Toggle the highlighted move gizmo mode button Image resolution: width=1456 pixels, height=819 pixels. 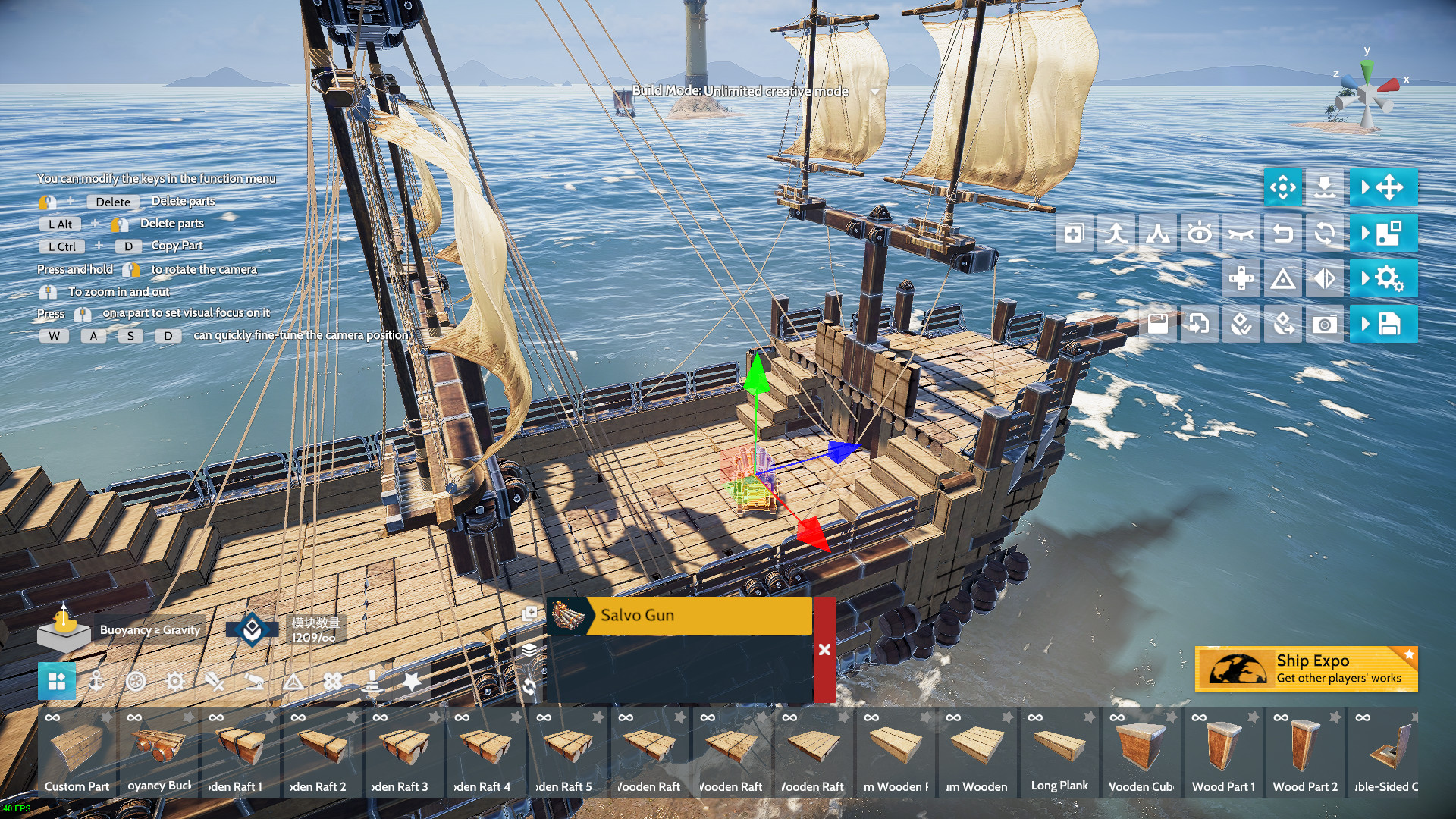(1282, 187)
